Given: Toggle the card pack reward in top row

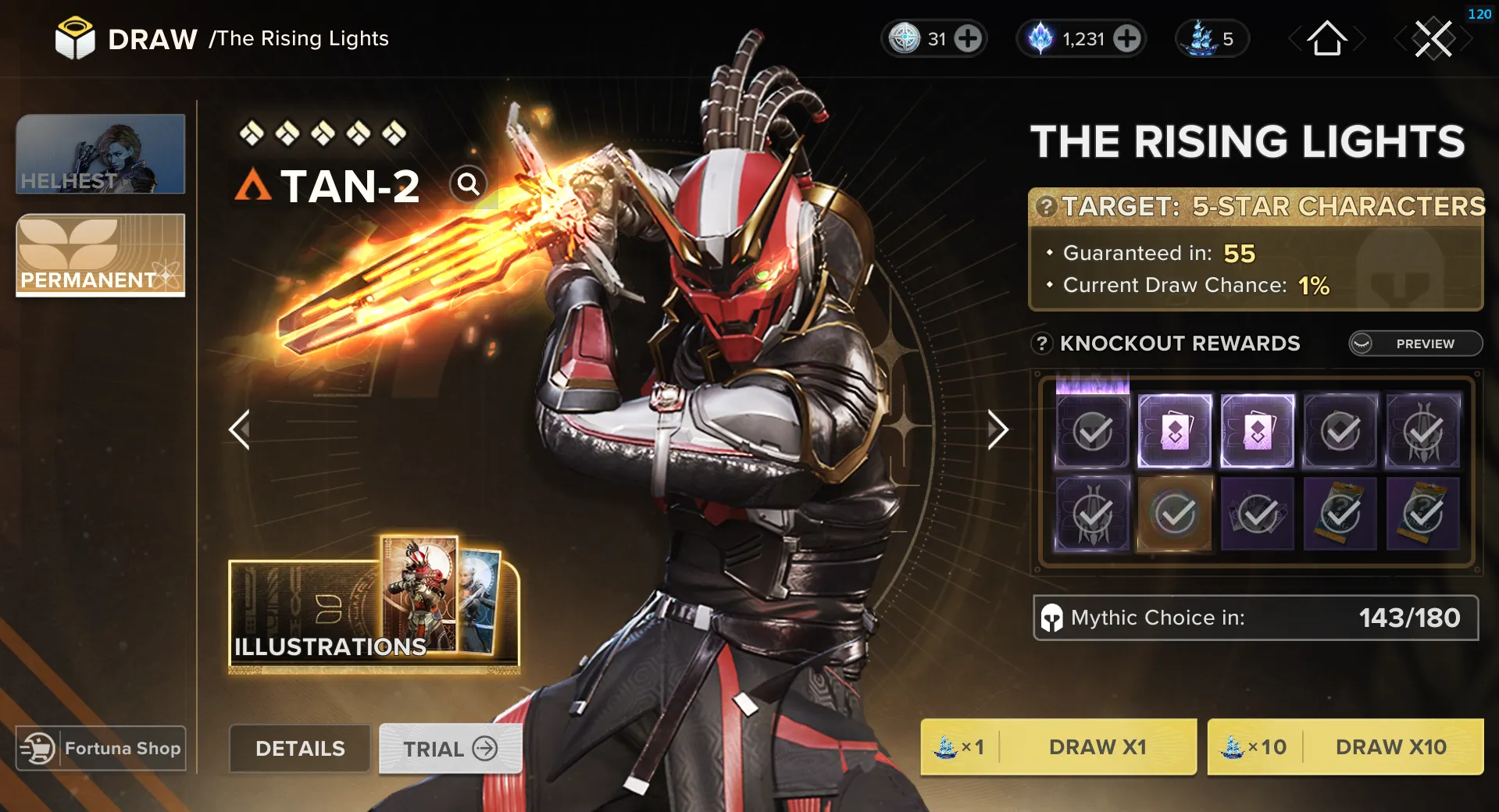Looking at the screenshot, I should pos(1175,432).
